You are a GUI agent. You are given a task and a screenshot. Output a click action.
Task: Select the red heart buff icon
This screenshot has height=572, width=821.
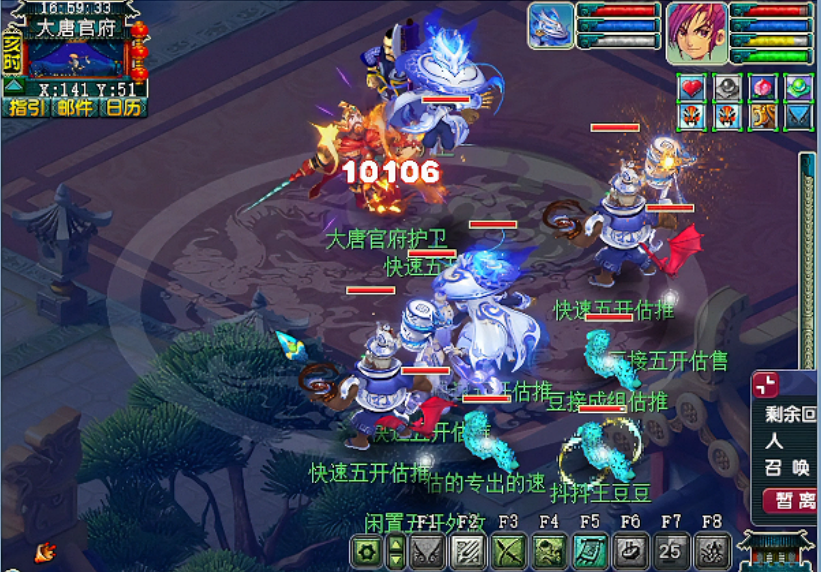(693, 88)
